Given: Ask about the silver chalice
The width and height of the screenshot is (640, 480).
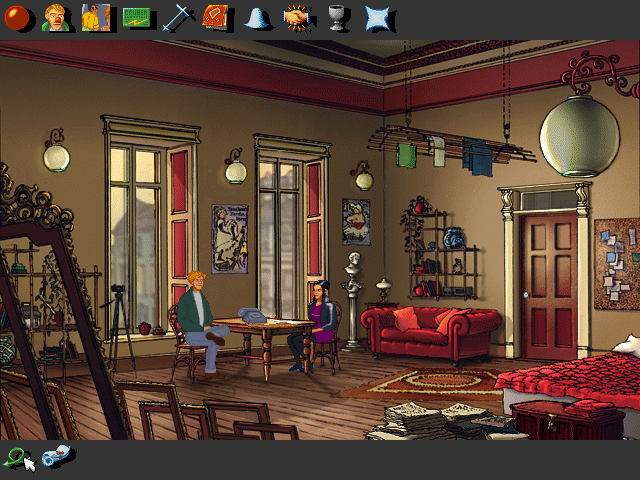Looking at the screenshot, I should point(337,17).
